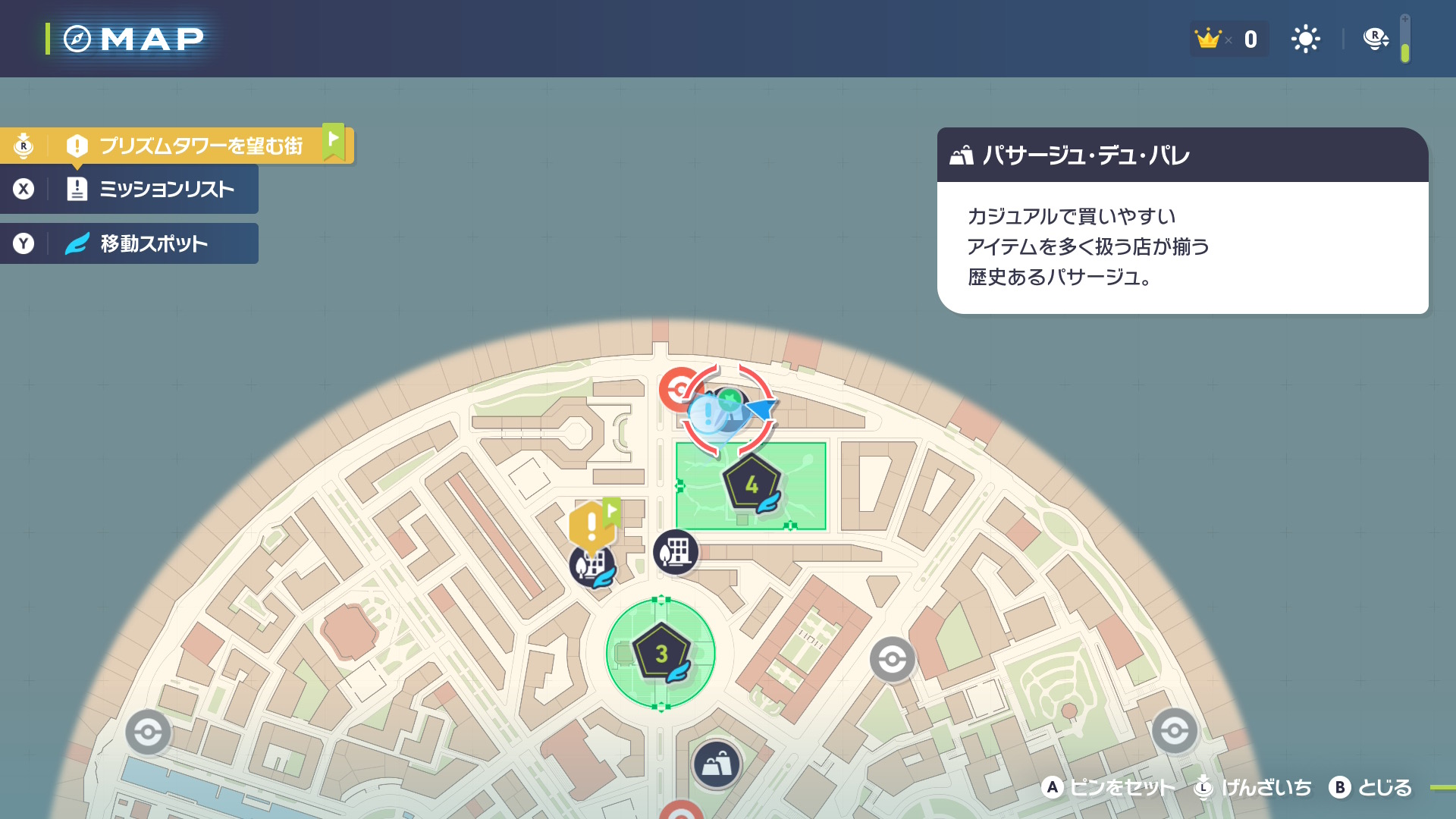Click the ピンをセット set pin label
The height and width of the screenshot is (819, 1456).
click(1122, 788)
